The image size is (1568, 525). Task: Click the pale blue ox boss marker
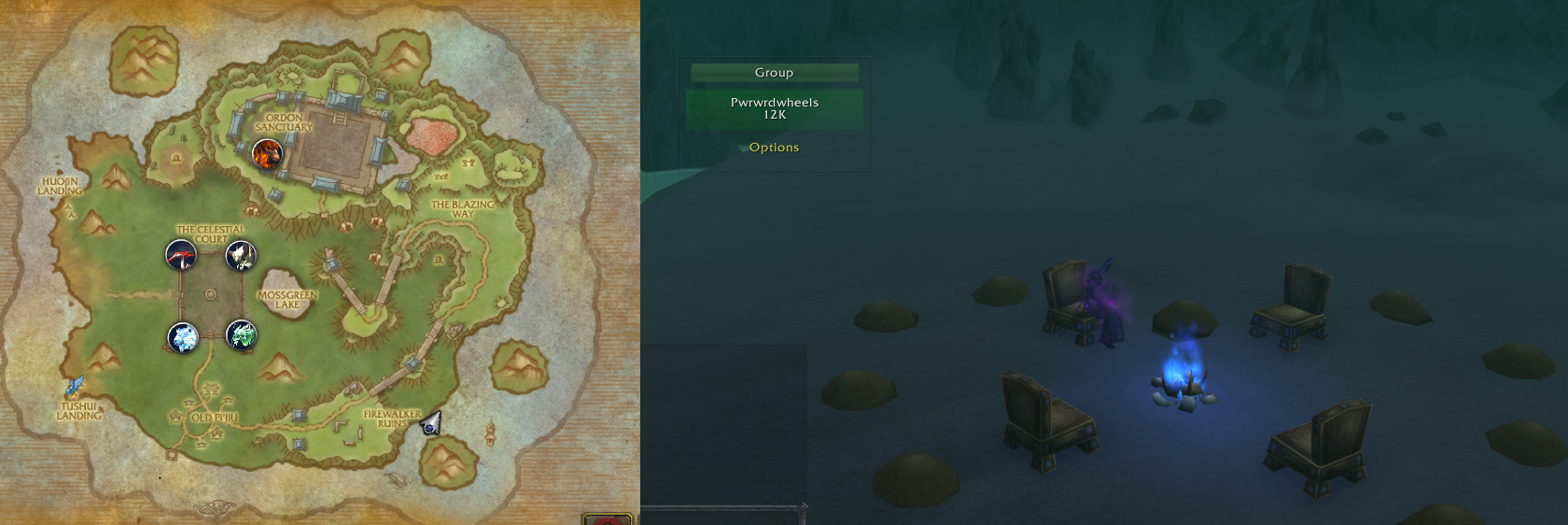pyautogui.click(x=182, y=337)
